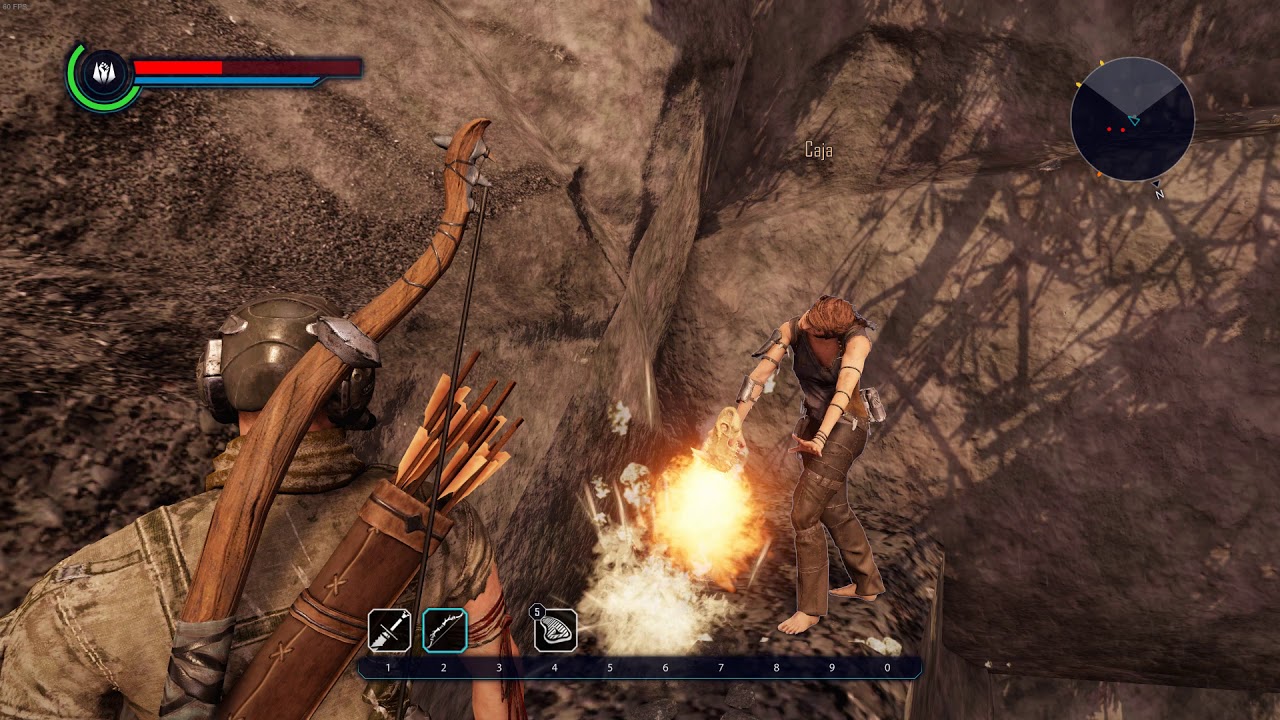1280x720 pixels.
Task: Use the raw meat item slot
Action: click(555, 630)
